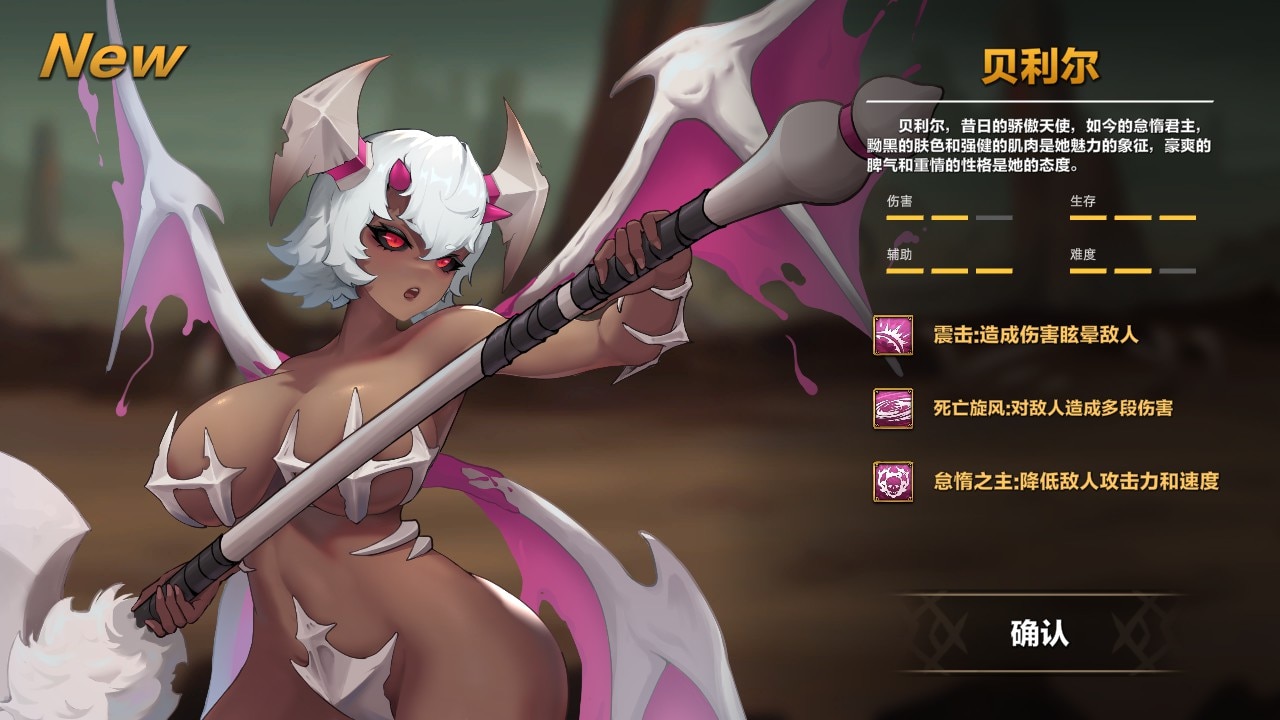Click the 怠惰之主 skull skill icon
Image resolution: width=1280 pixels, height=720 pixels.
(893, 481)
